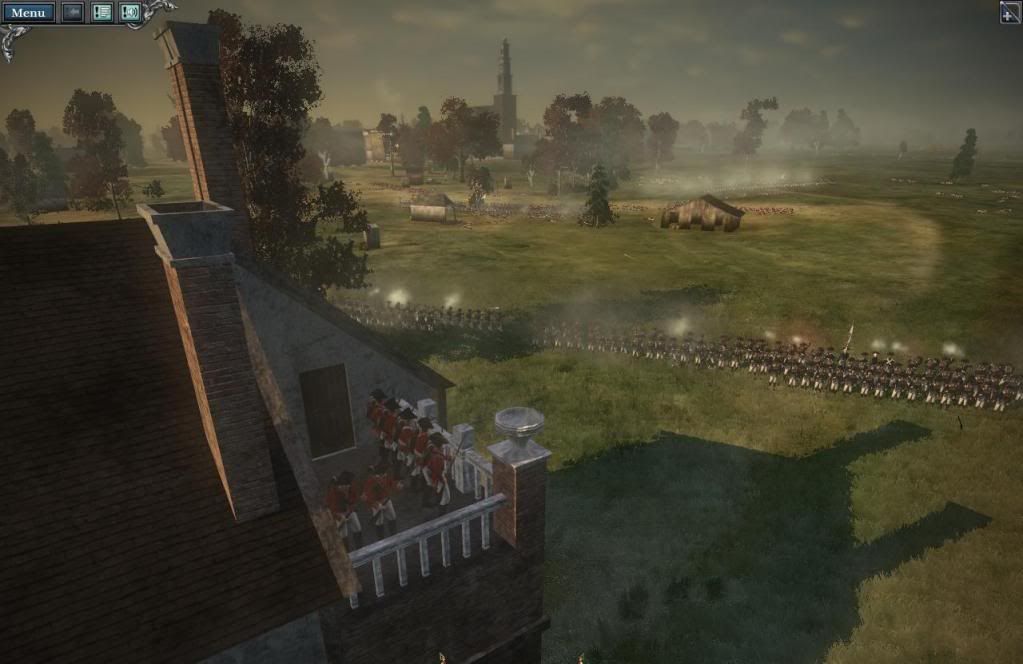Open the exclamation list objectives button
This screenshot has height=664, width=1023.
pos(101,13)
